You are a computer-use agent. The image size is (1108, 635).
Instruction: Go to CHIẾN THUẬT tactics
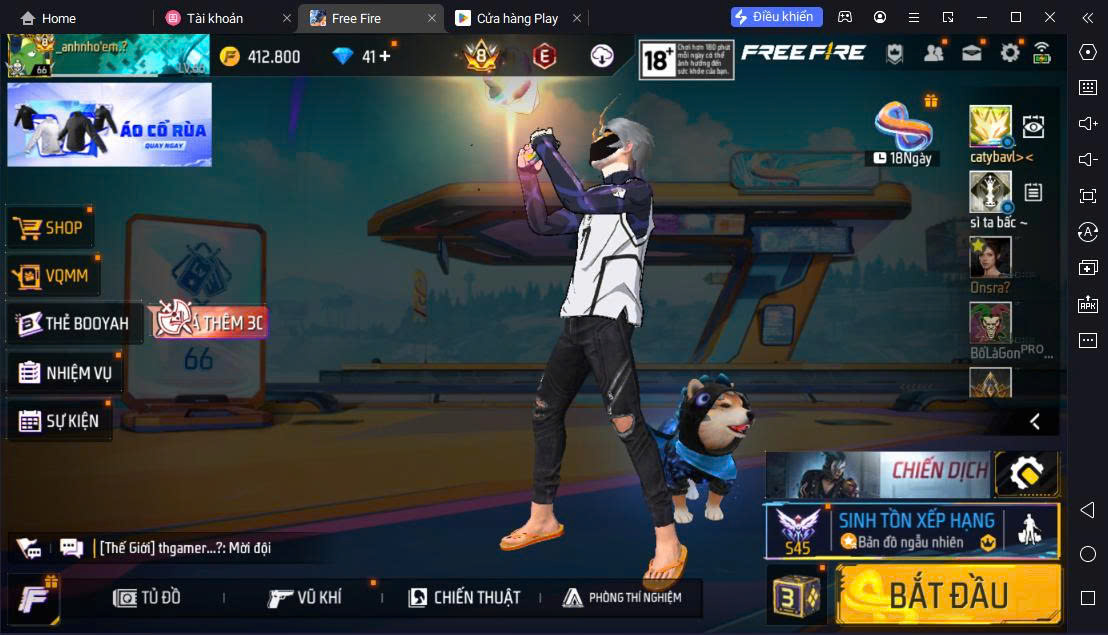pyautogui.click(x=464, y=598)
